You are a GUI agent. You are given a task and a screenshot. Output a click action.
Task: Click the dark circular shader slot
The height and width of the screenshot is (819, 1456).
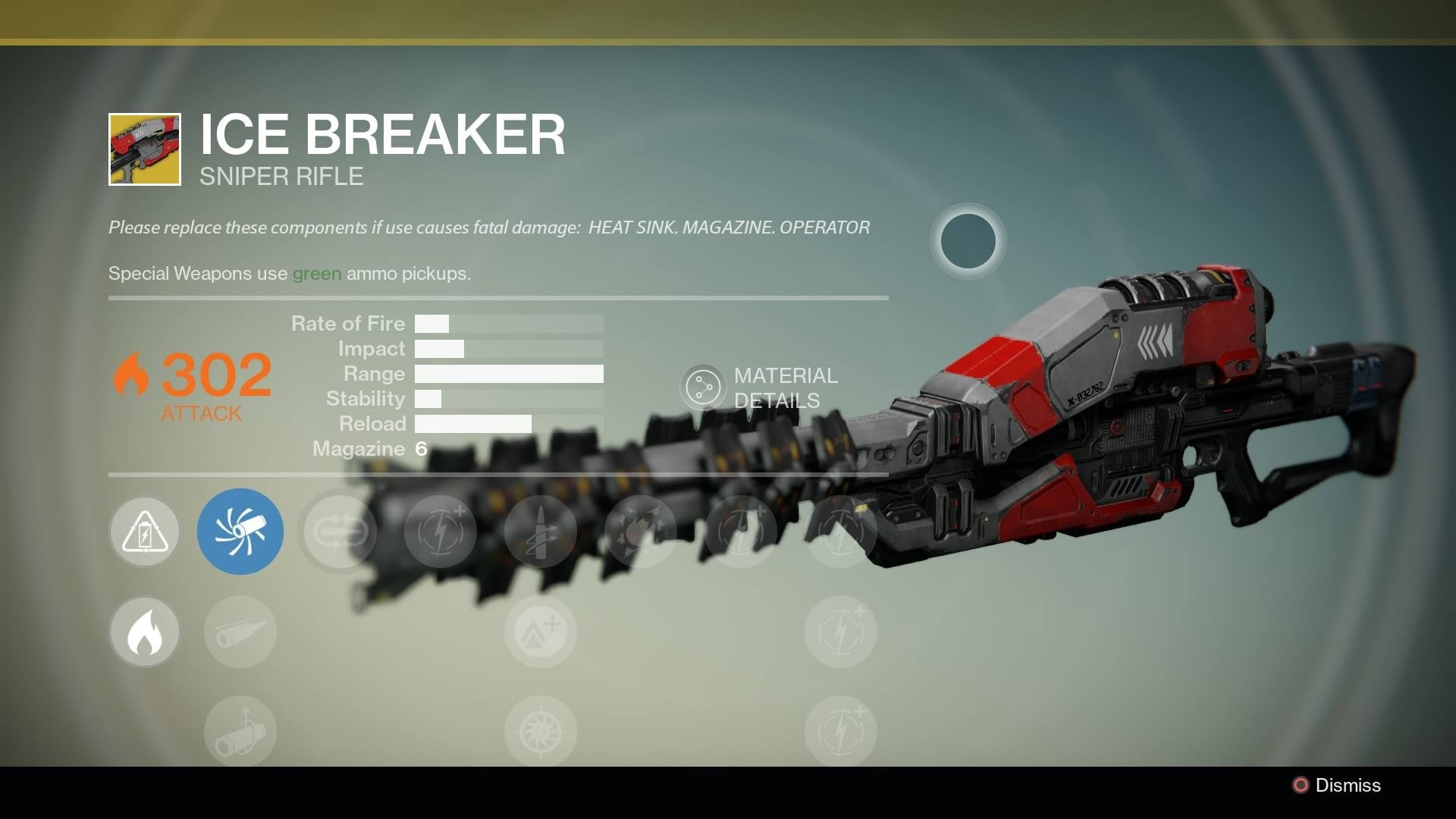click(x=968, y=241)
